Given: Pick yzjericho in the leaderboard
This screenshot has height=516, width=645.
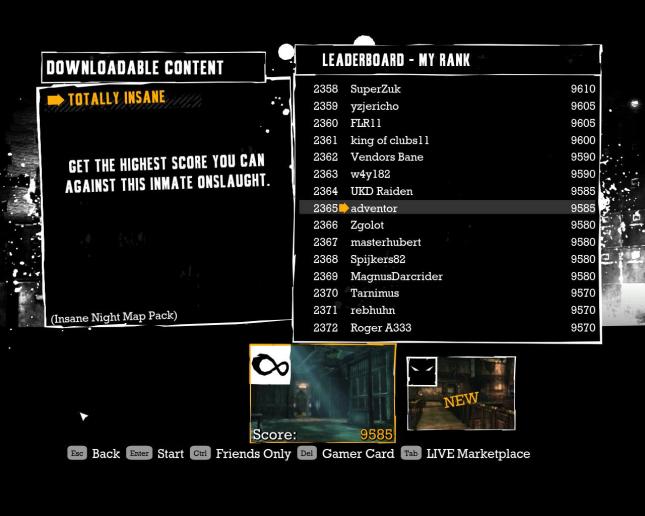Looking at the screenshot, I should click(x=450, y=106).
